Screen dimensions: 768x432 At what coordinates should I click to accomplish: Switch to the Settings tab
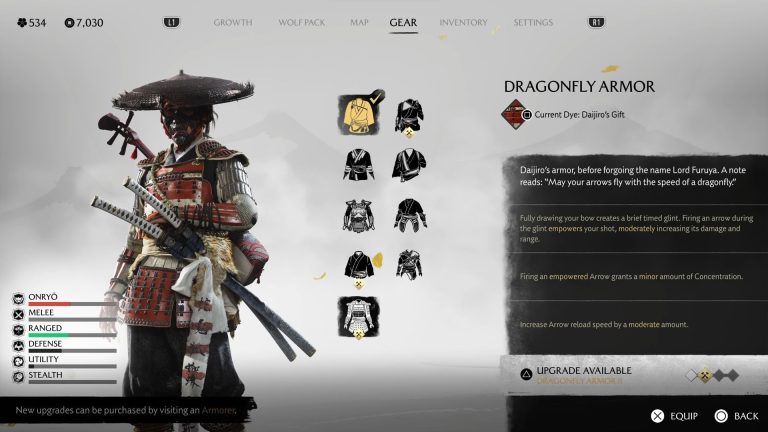tap(533, 22)
